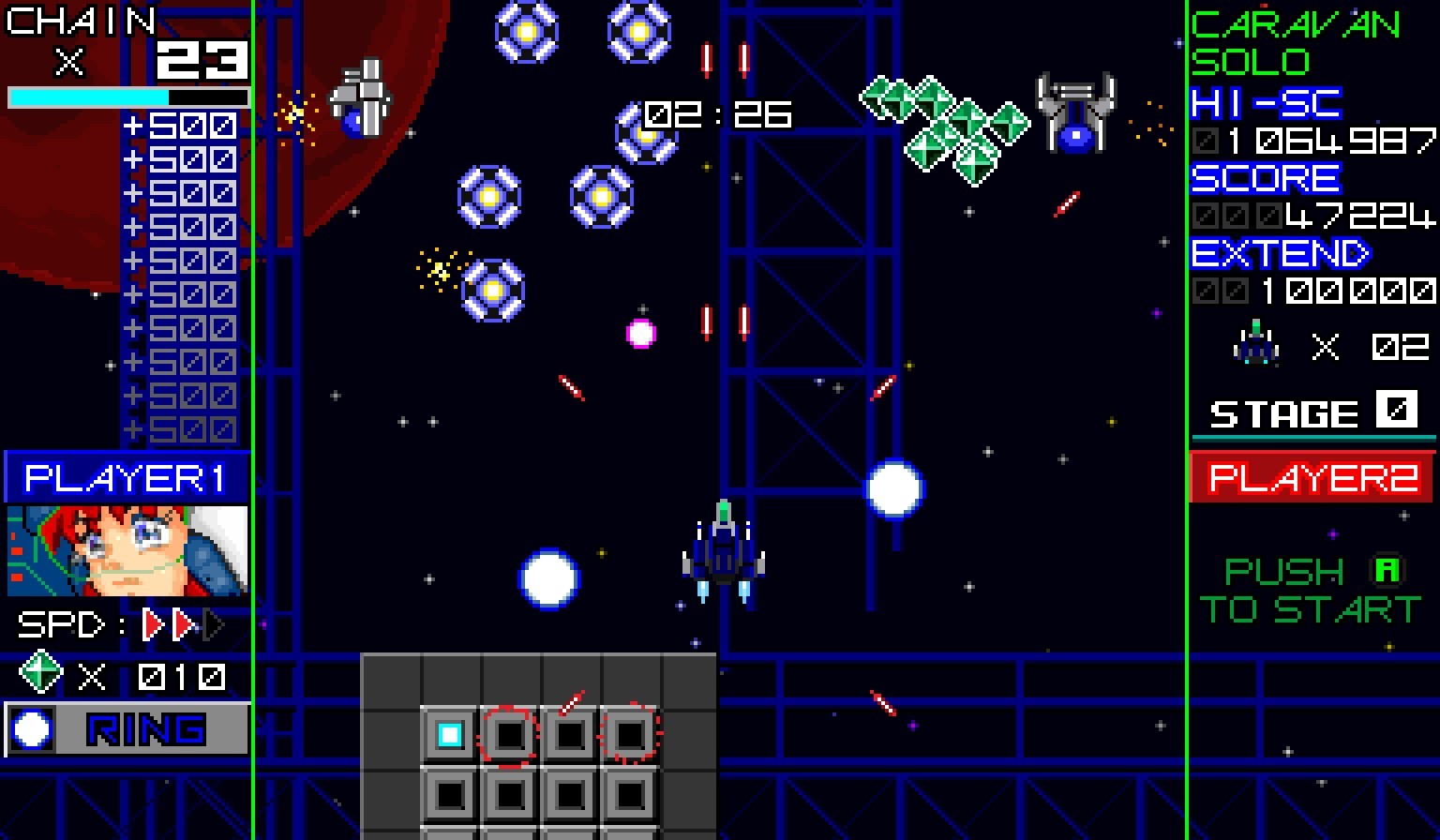Select the player ship sprite mid-screen
The image size is (1440, 840).
pyautogui.click(x=722, y=553)
